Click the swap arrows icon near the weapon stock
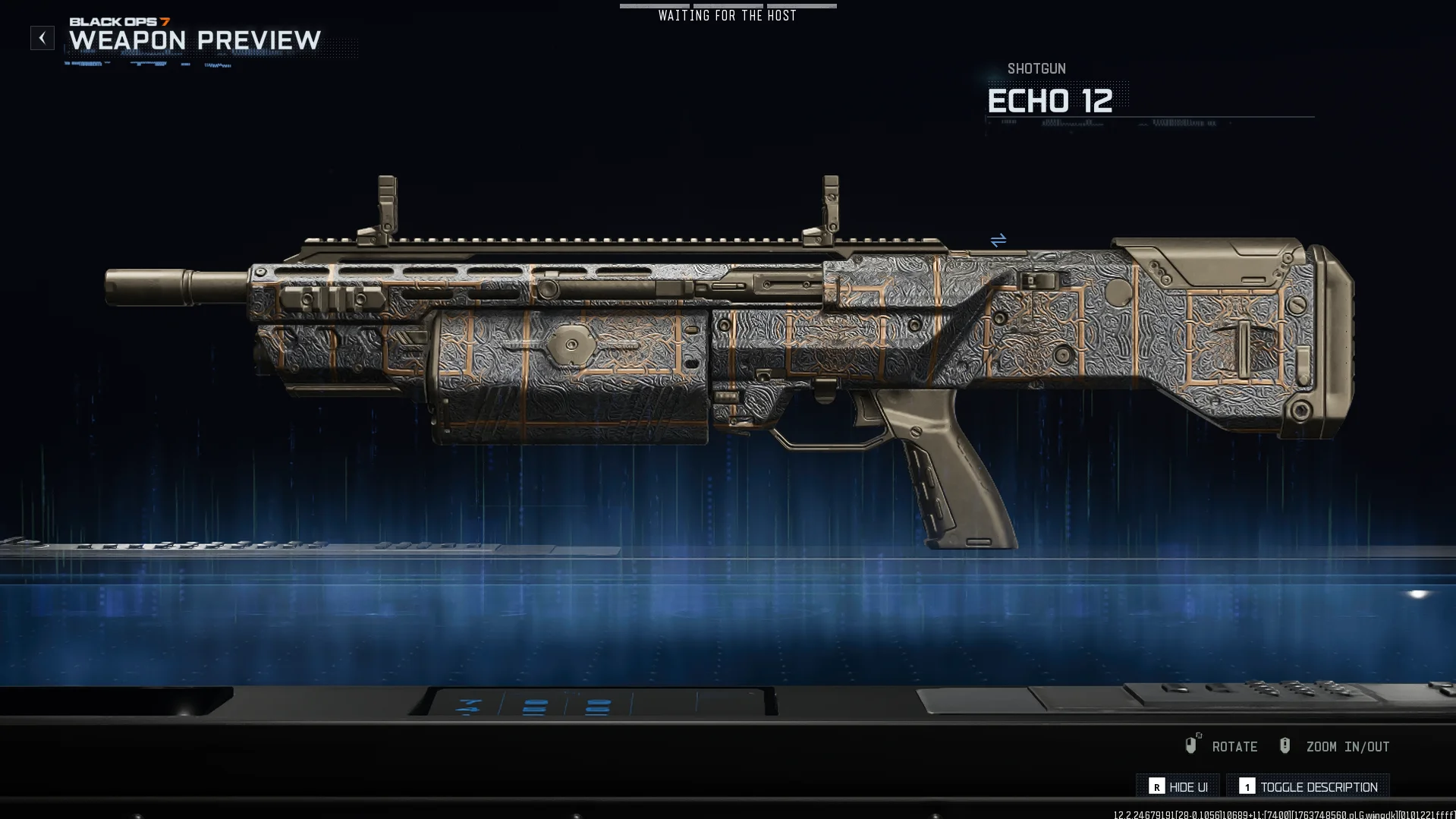 [x=998, y=240]
